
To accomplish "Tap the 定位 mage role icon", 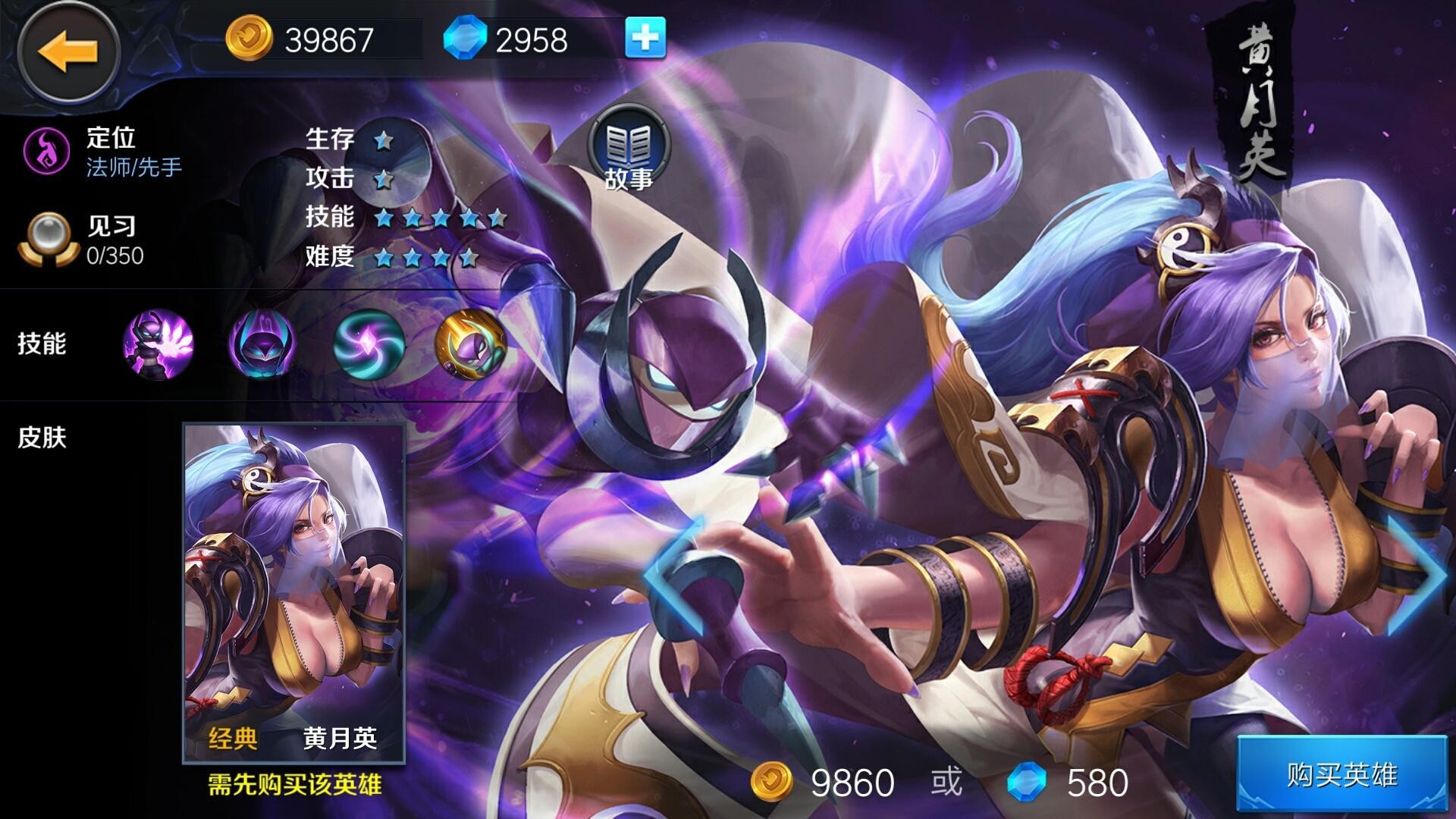I will [47, 151].
